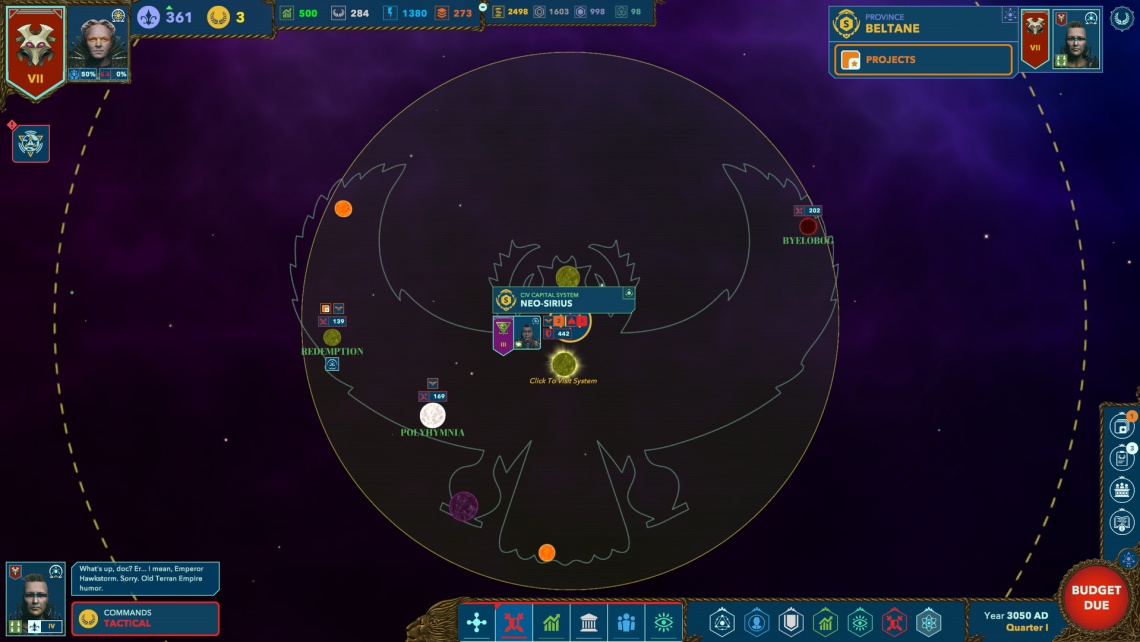Switch to the columned building government tab

click(x=589, y=623)
